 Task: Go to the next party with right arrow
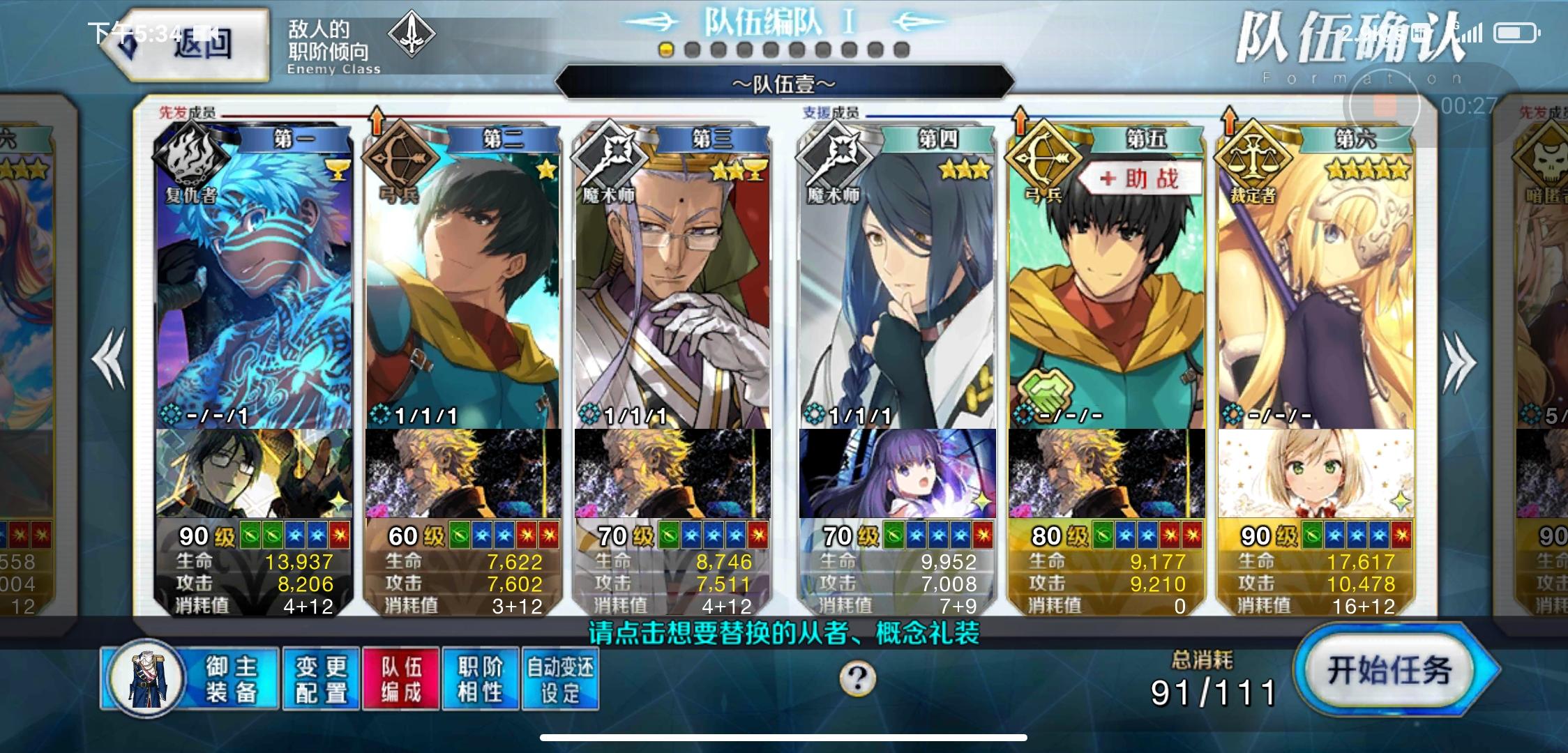point(1458,362)
